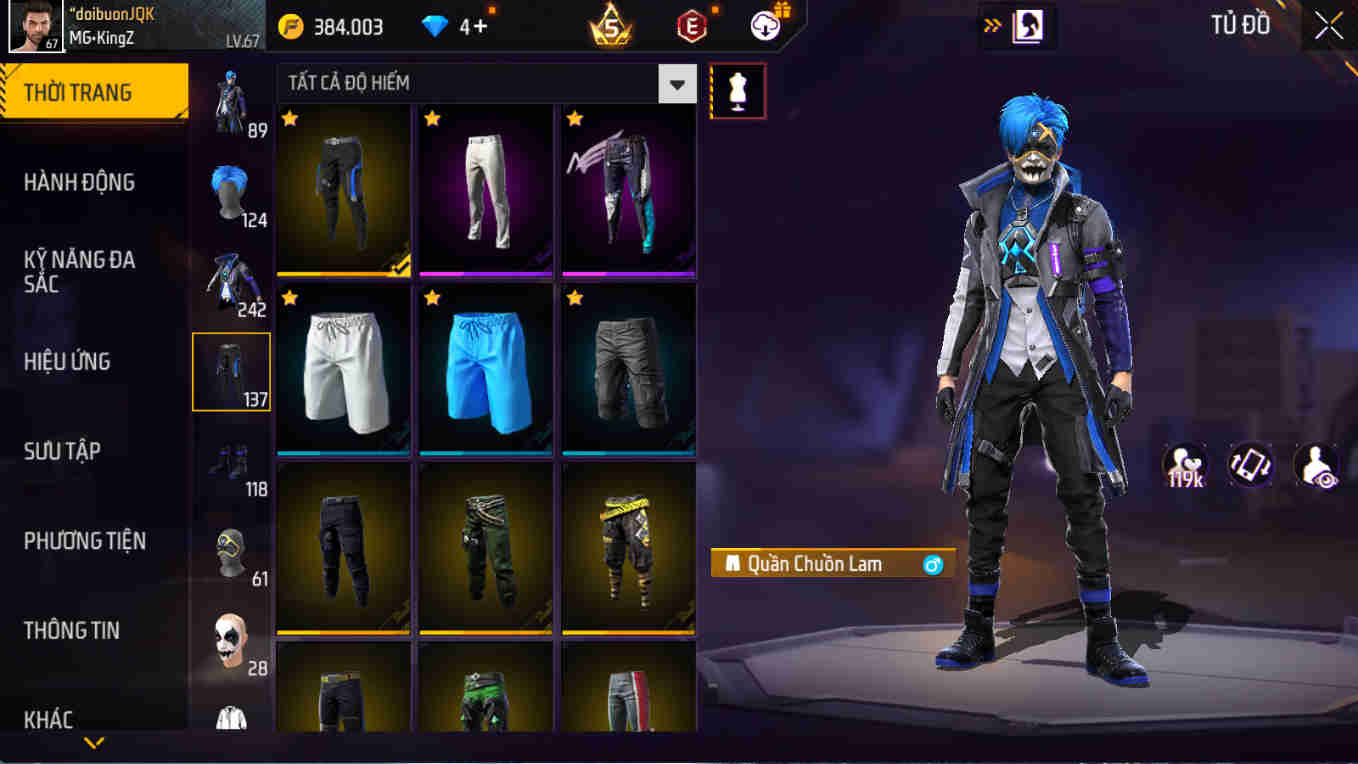Select the cloud download icon in the top bar
Viewport: 1358px width, 764px height.
762,27
